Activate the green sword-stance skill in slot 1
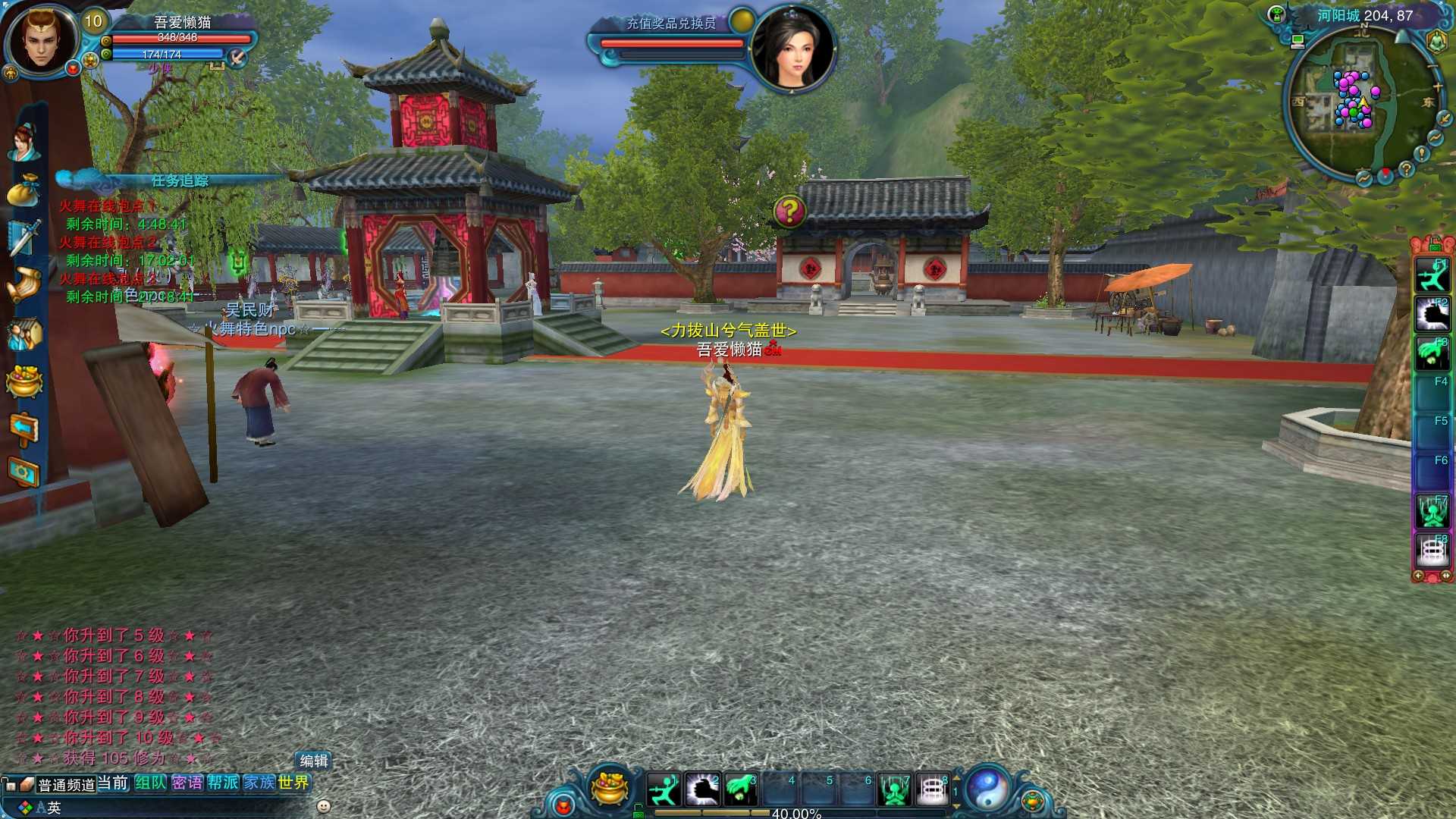Viewport: 1456px width, 819px height. tap(664, 790)
